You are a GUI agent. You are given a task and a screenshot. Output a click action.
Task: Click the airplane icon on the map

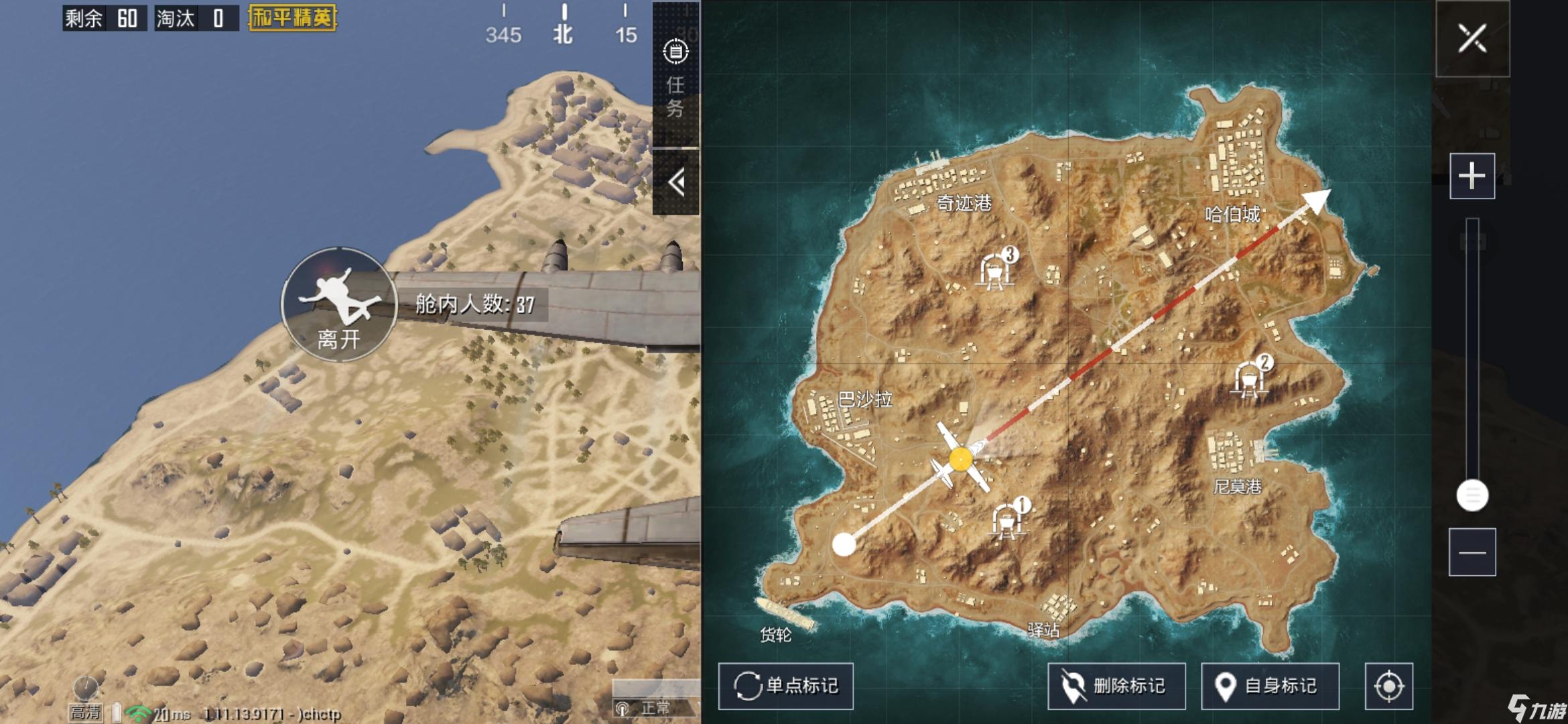[x=960, y=459]
